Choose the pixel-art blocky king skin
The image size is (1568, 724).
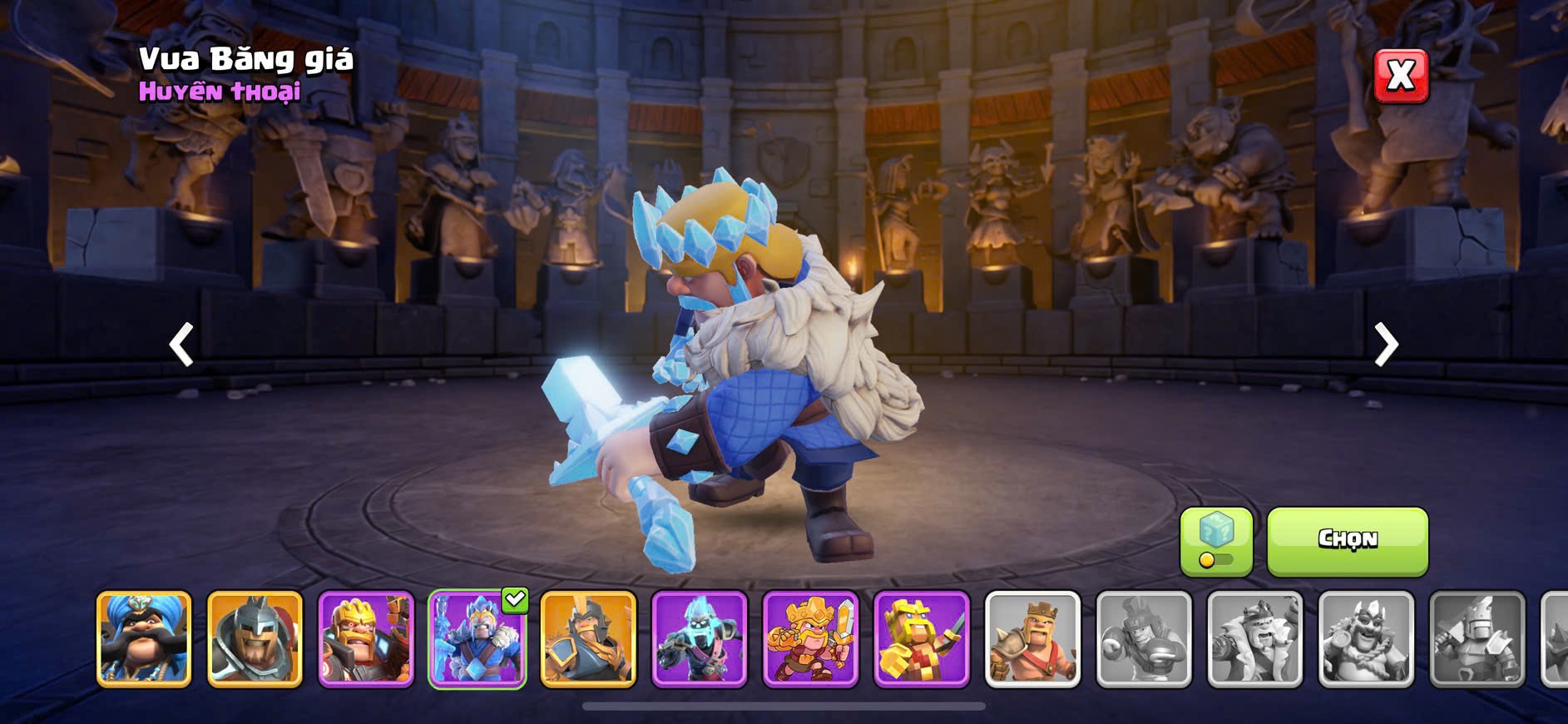[922, 639]
